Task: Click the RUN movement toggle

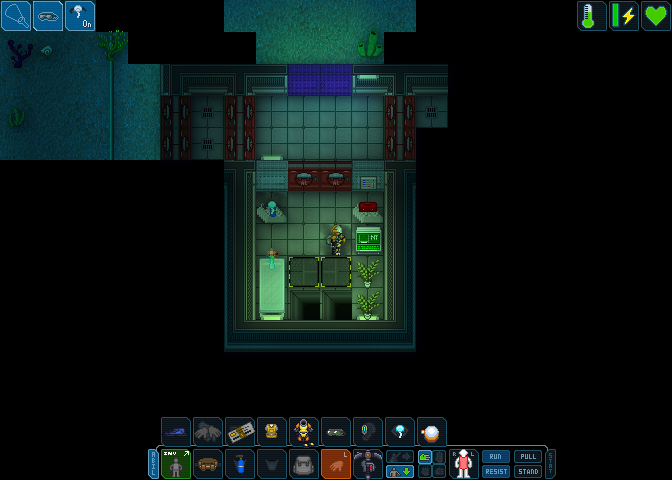Action: (x=496, y=456)
